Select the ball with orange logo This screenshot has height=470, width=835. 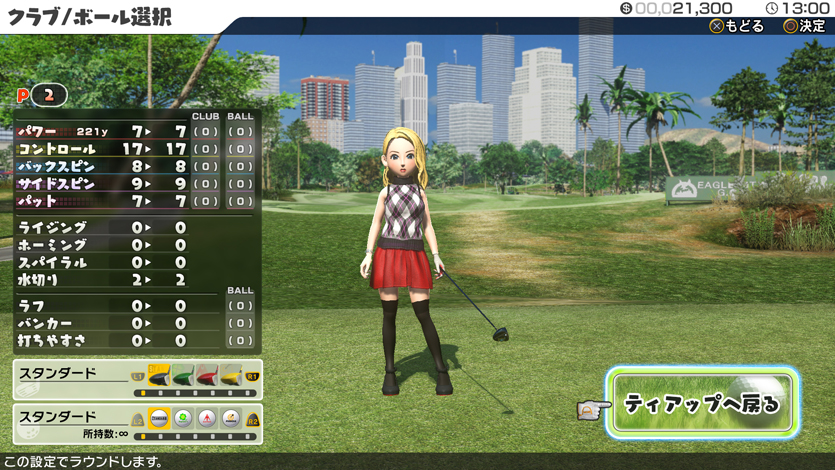click(231, 420)
